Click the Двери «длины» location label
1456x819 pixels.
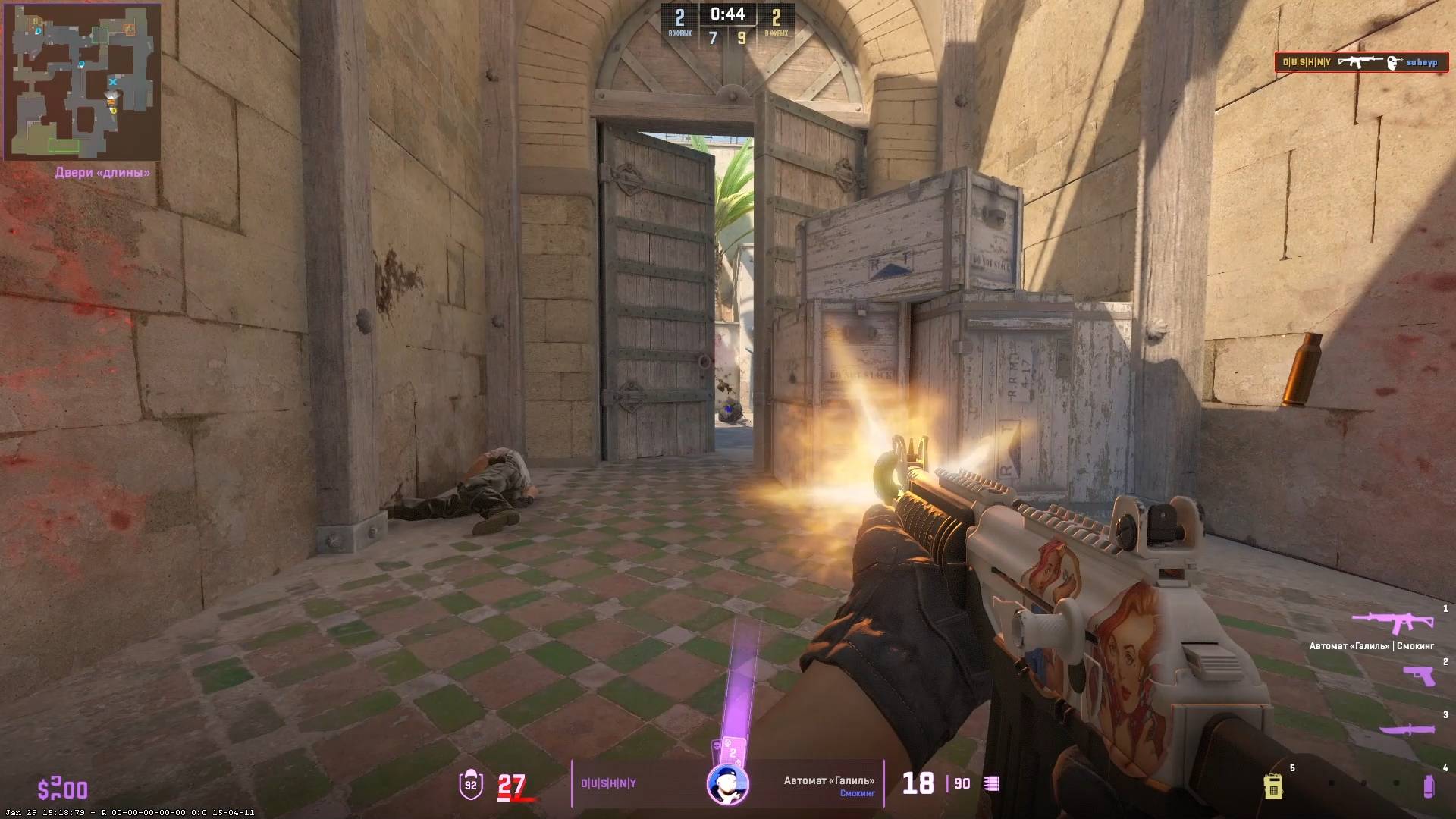[x=102, y=173]
